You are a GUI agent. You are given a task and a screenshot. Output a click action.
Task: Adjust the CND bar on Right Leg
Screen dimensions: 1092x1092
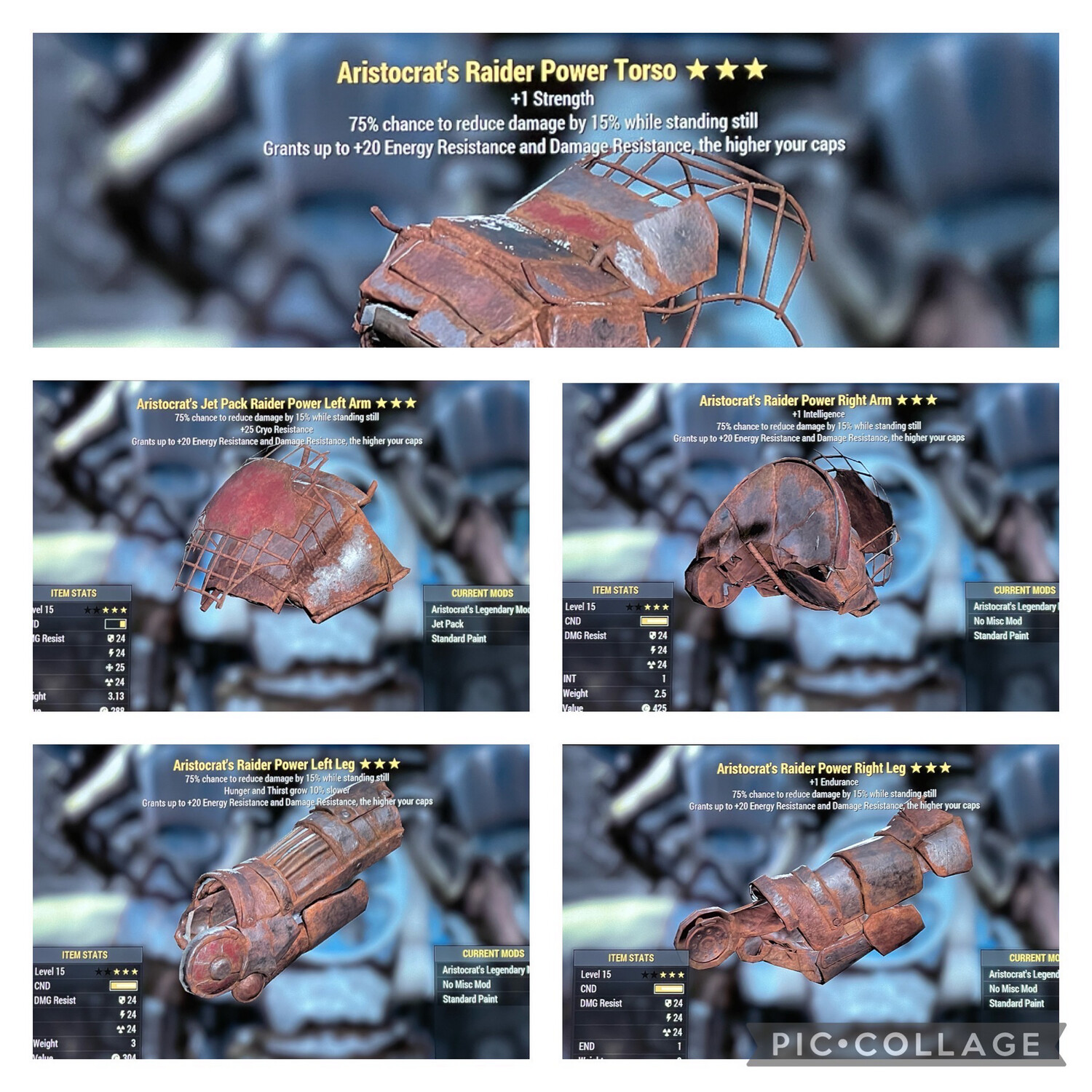click(x=669, y=989)
